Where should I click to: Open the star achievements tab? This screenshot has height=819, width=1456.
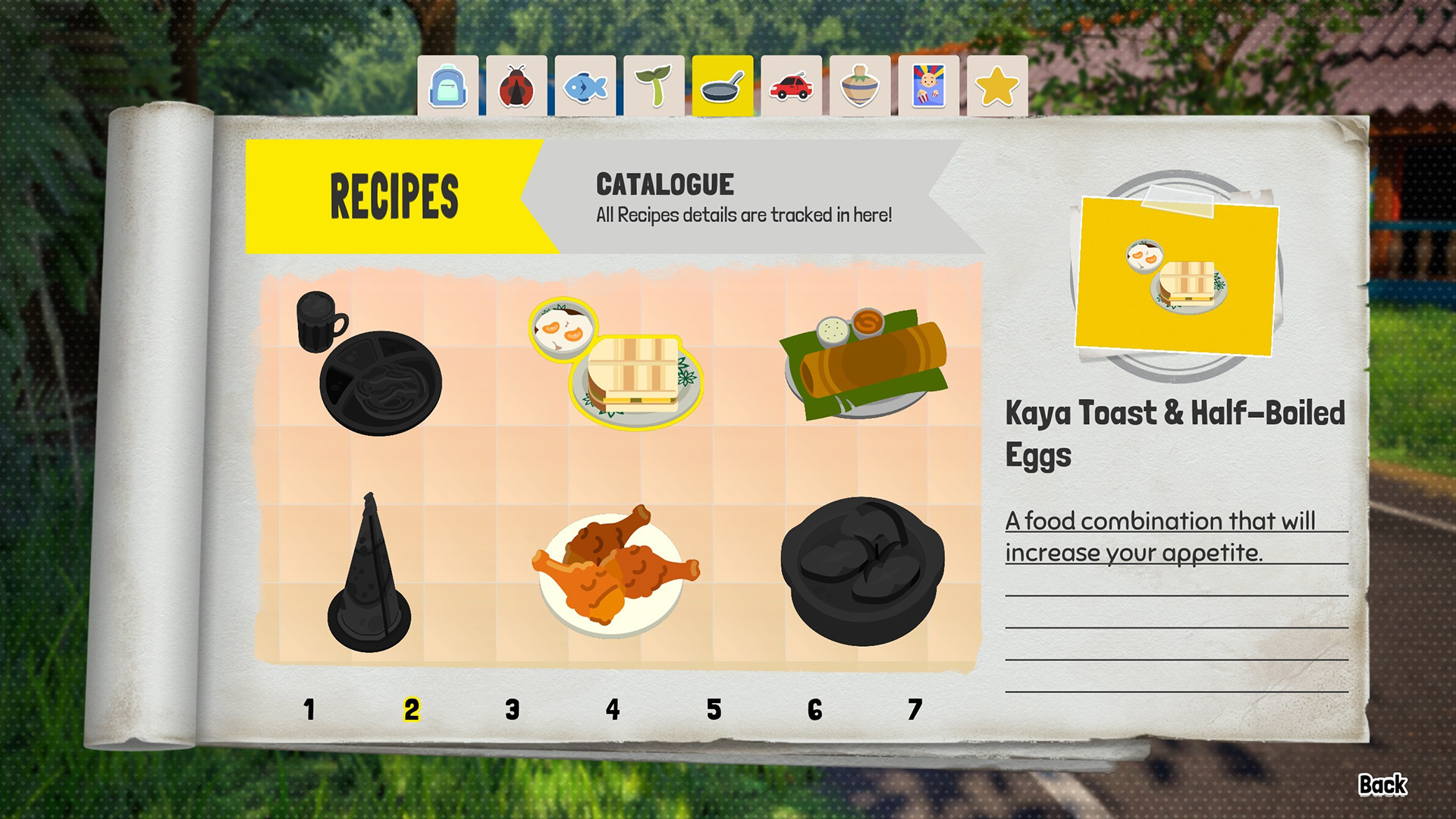(x=996, y=85)
